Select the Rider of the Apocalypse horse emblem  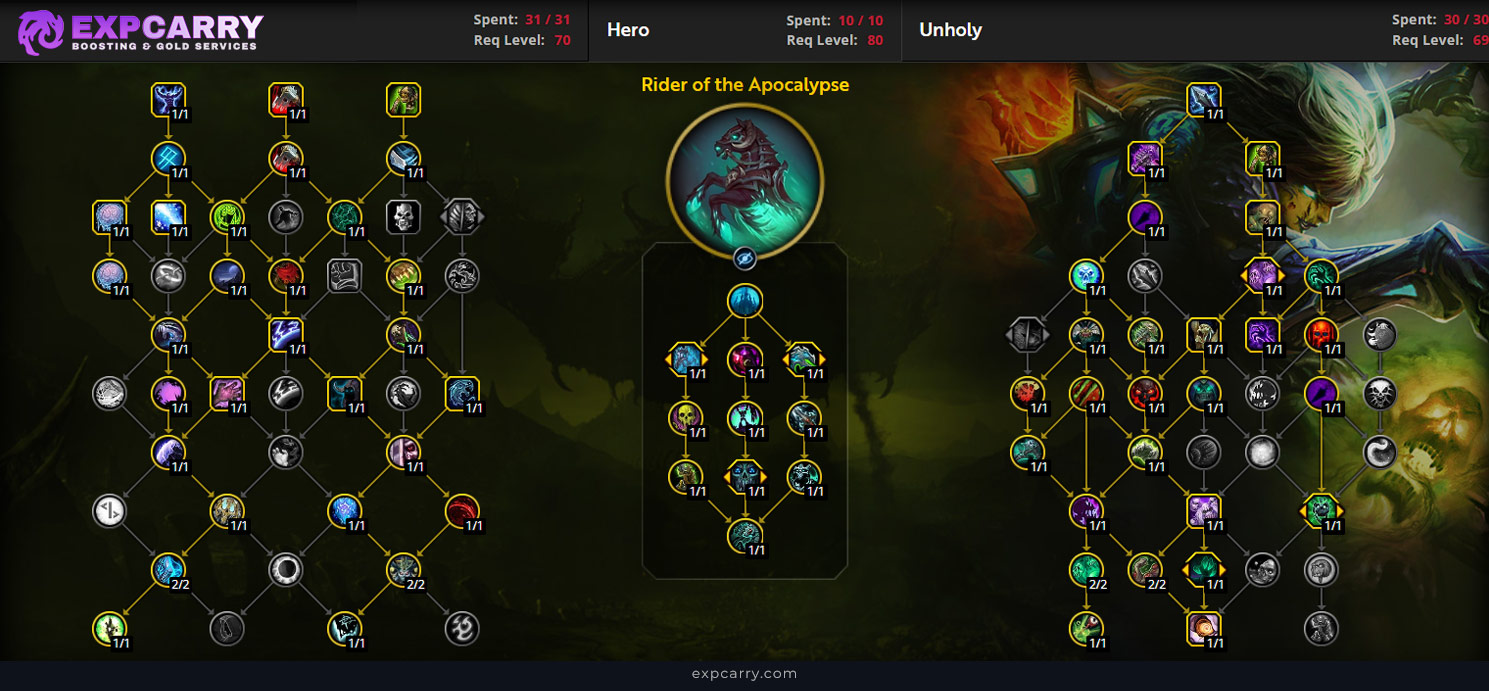pyautogui.click(x=744, y=182)
